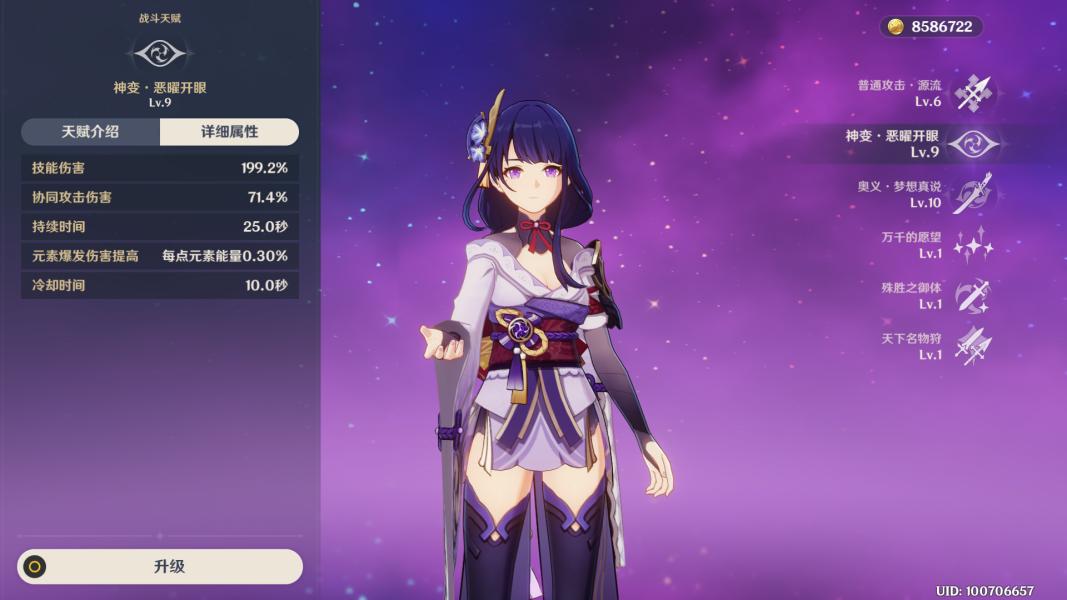This screenshot has width=1067, height=600.
Task: Select the 详细属性 tab
Action: (229, 132)
